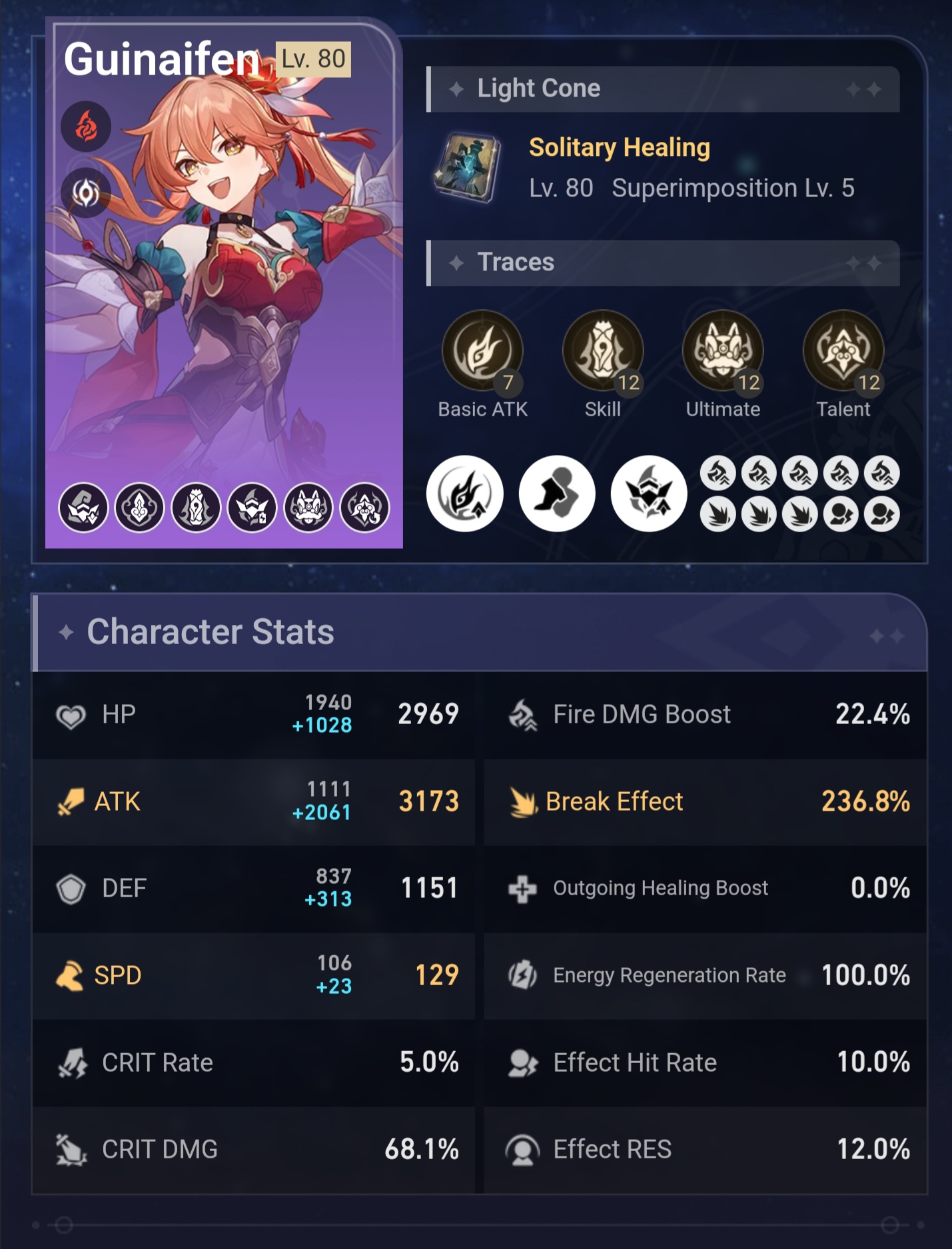952x1249 pixels.
Task: Toggle the white flame major trace node
Action: [x=464, y=494]
